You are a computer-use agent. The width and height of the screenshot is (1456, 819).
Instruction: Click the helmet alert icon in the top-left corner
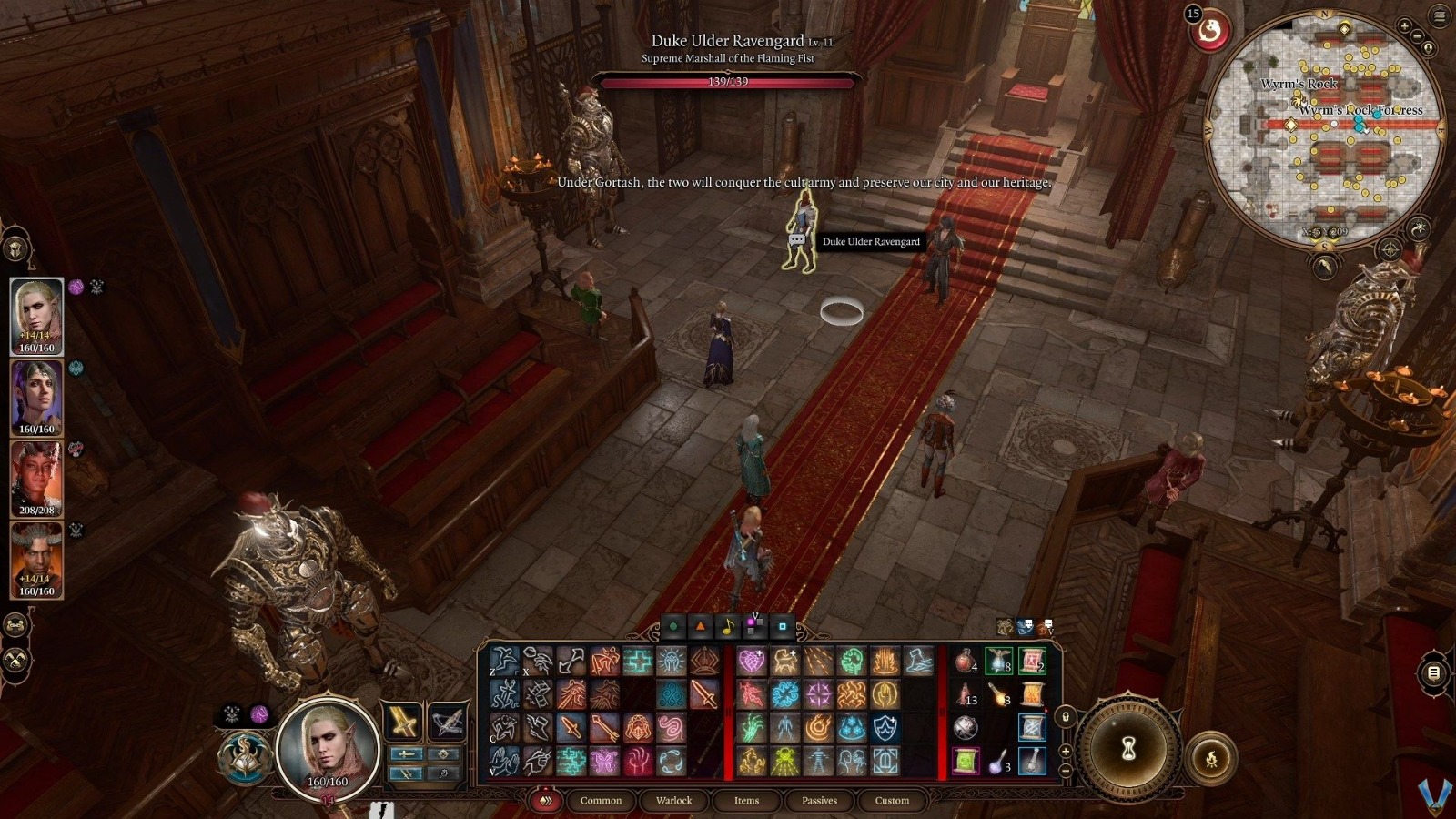click(15, 248)
